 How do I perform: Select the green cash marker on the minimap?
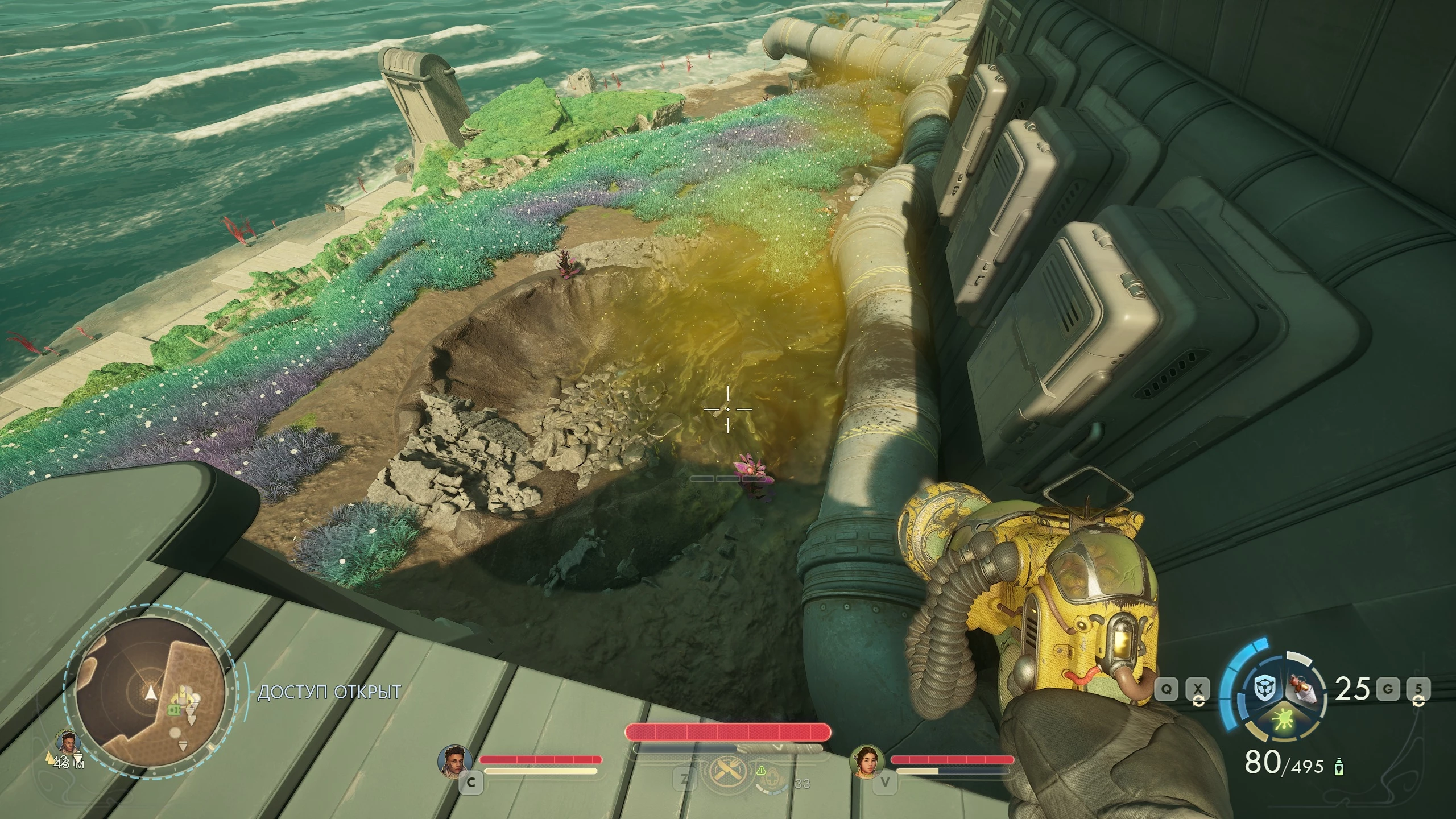173,710
